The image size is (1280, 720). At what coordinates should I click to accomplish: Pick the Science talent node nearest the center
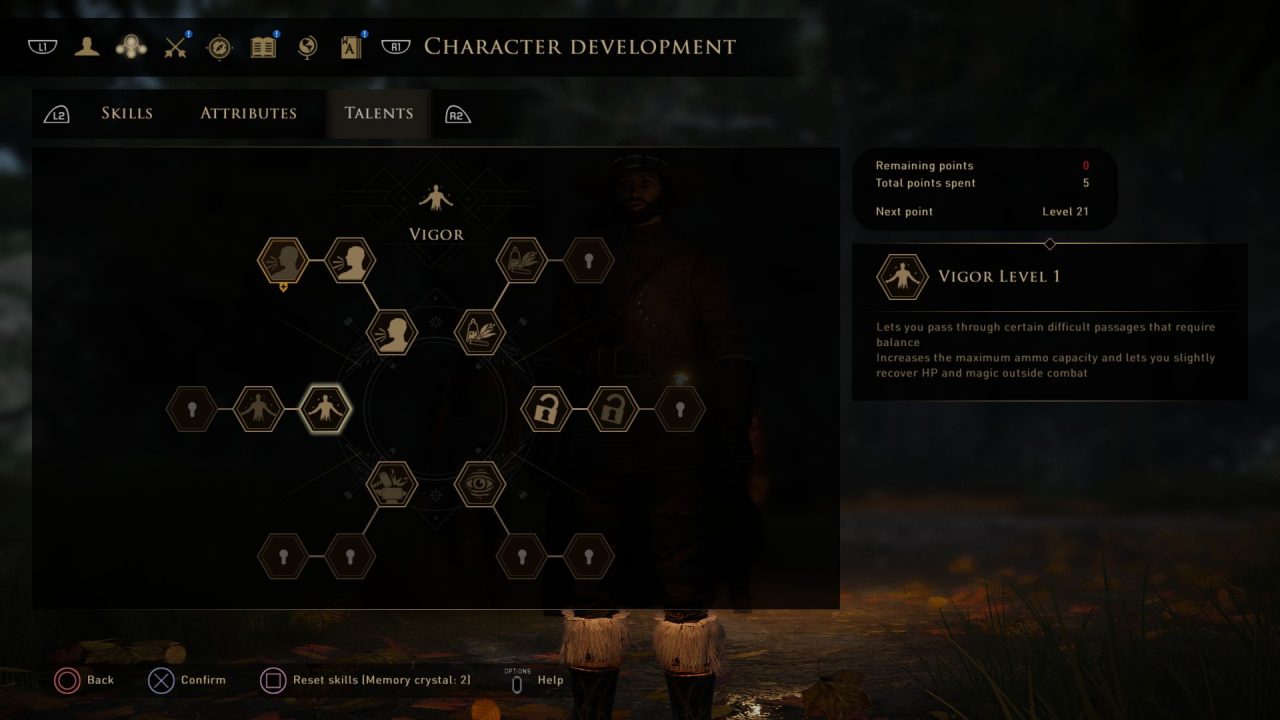click(x=480, y=333)
